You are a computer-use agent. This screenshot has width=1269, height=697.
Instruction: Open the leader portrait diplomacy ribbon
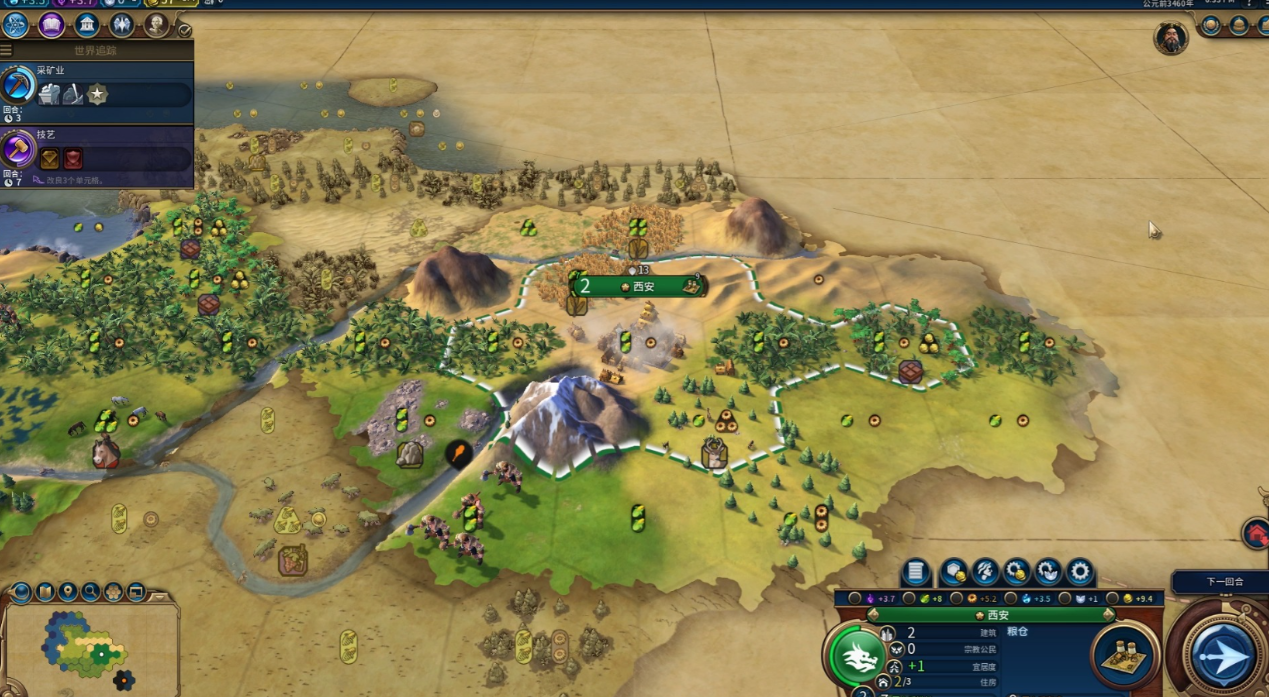pos(1171,38)
